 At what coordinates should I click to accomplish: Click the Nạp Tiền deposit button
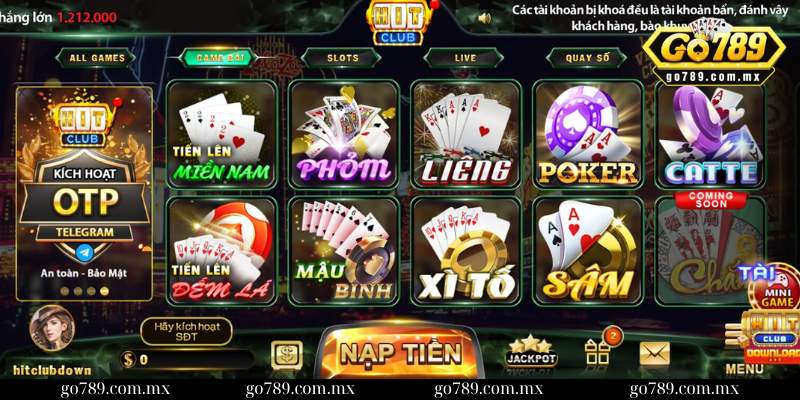399,352
